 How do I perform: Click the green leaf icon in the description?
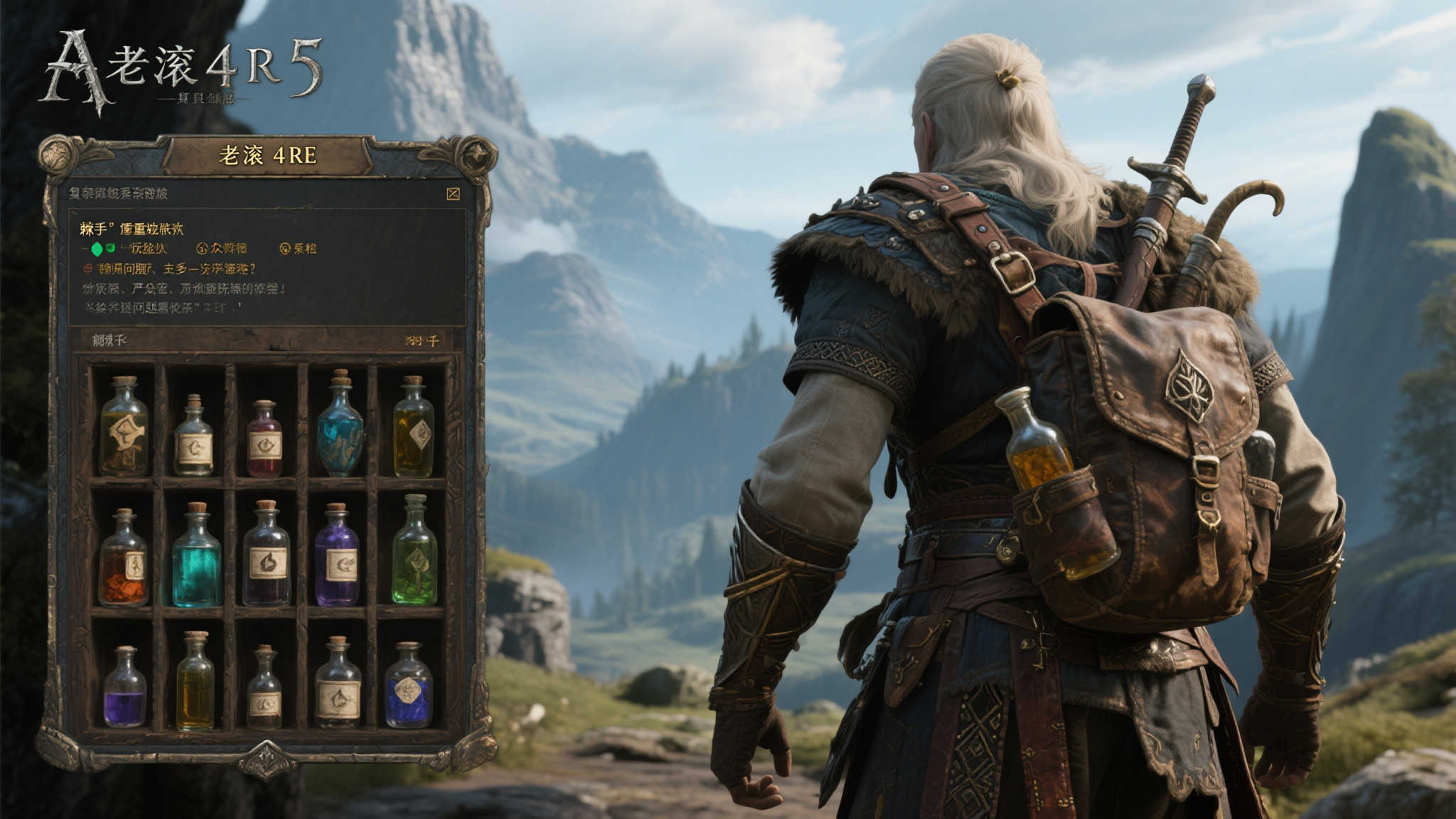pyautogui.click(x=97, y=249)
